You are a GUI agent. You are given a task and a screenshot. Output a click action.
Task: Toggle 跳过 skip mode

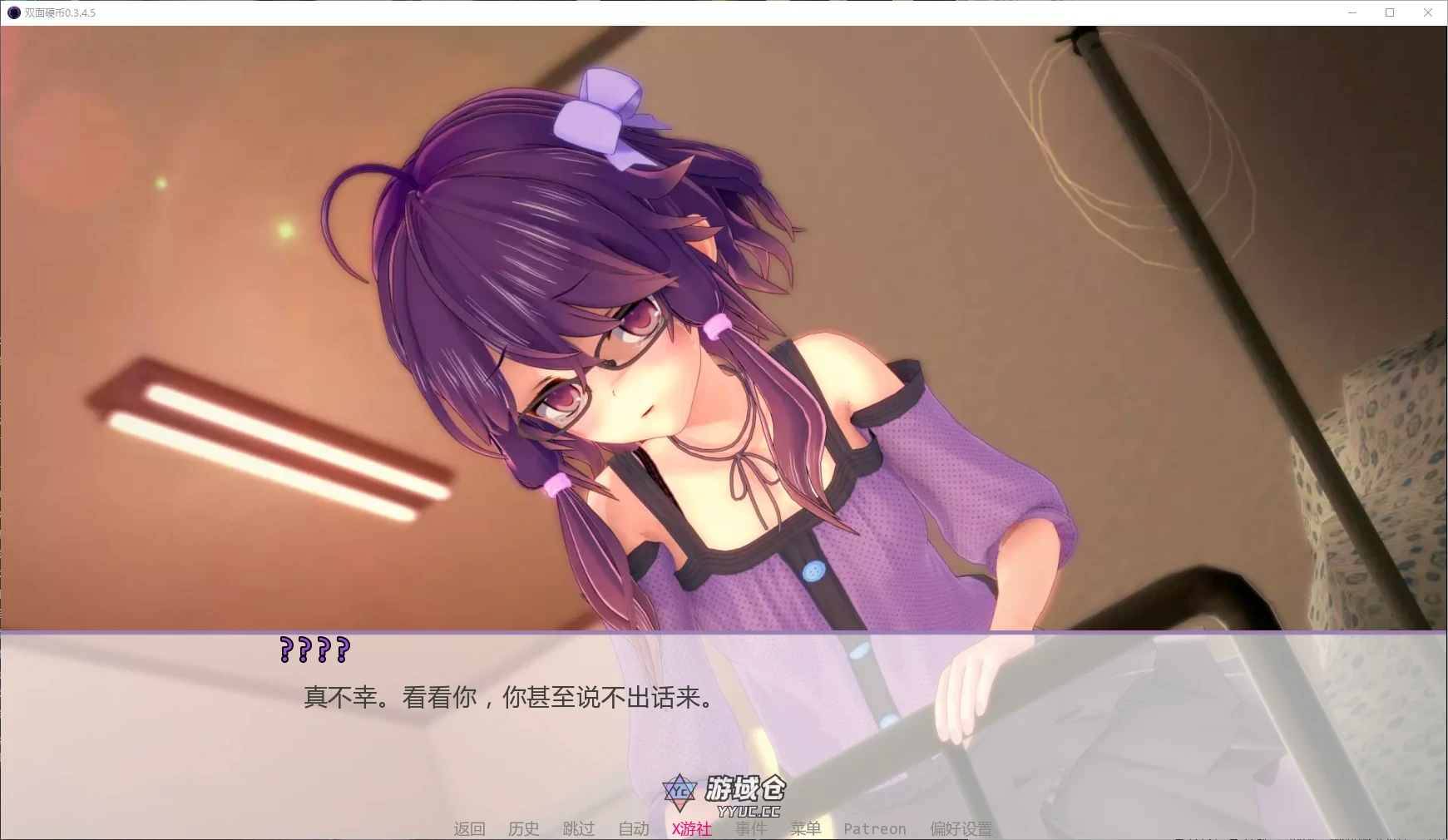(579, 828)
